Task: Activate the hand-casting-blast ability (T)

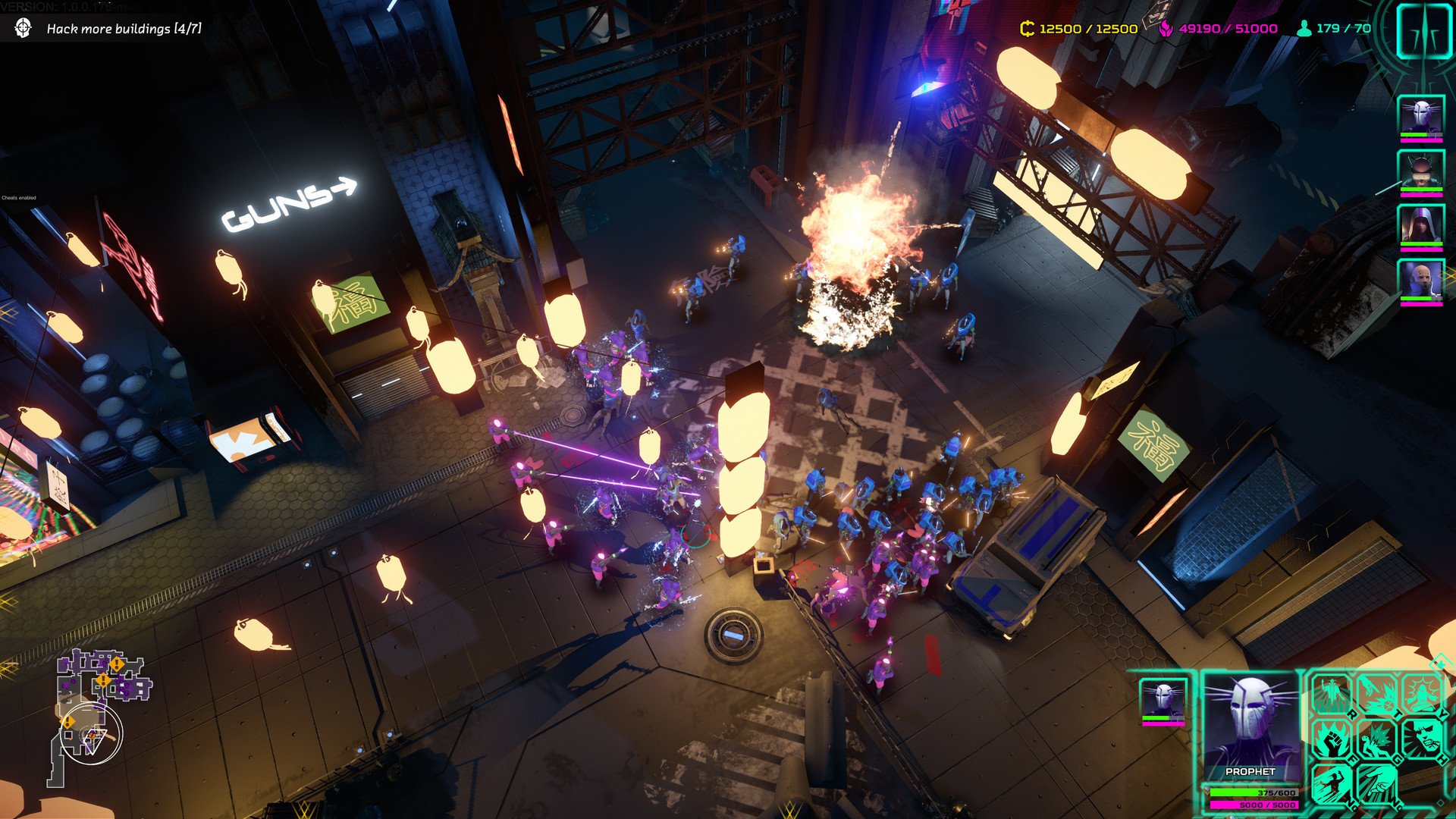Action: [x=1377, y=694]
